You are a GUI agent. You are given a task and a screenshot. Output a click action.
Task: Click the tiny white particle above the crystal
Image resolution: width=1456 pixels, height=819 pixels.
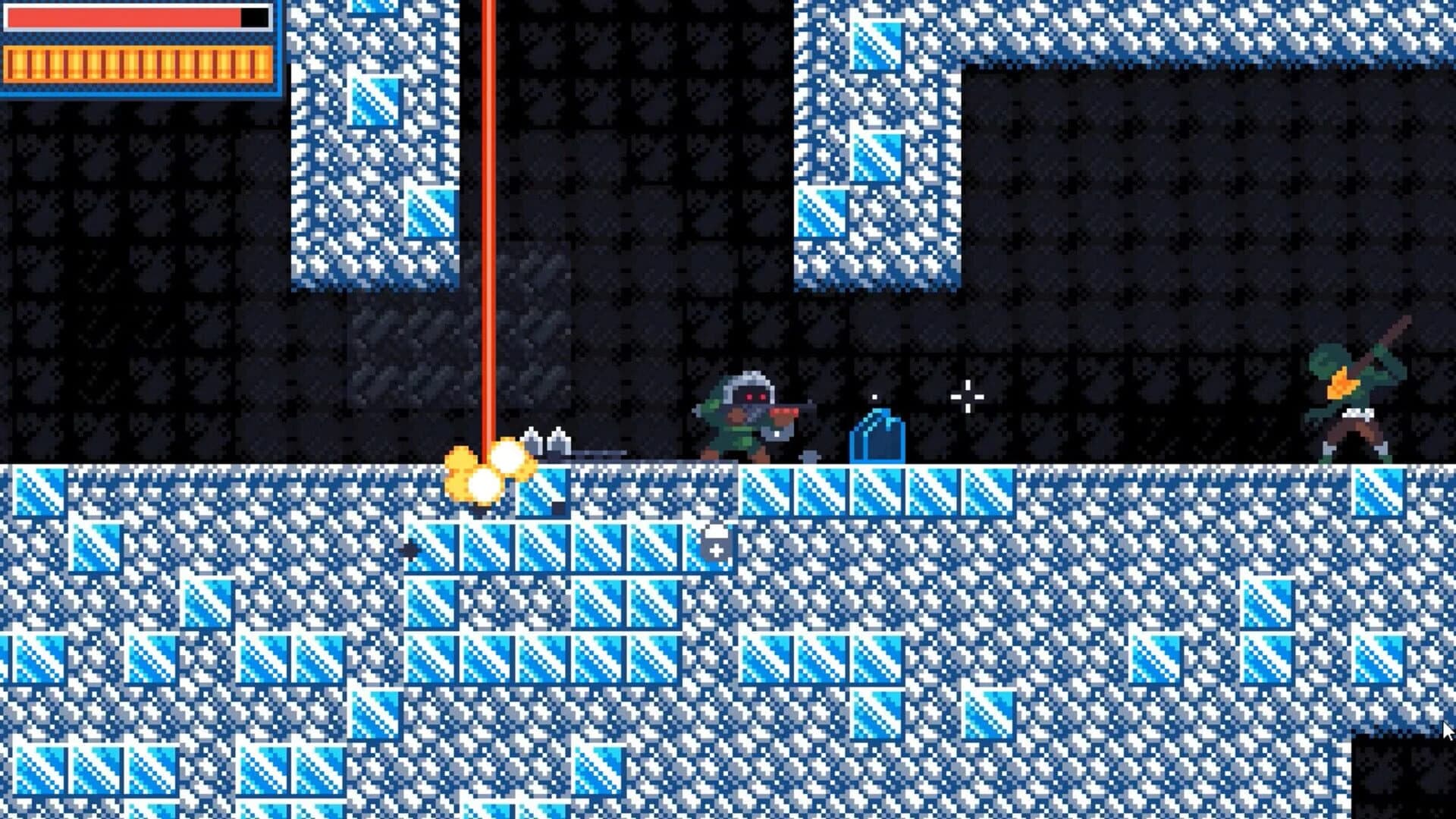pos(874,396)
